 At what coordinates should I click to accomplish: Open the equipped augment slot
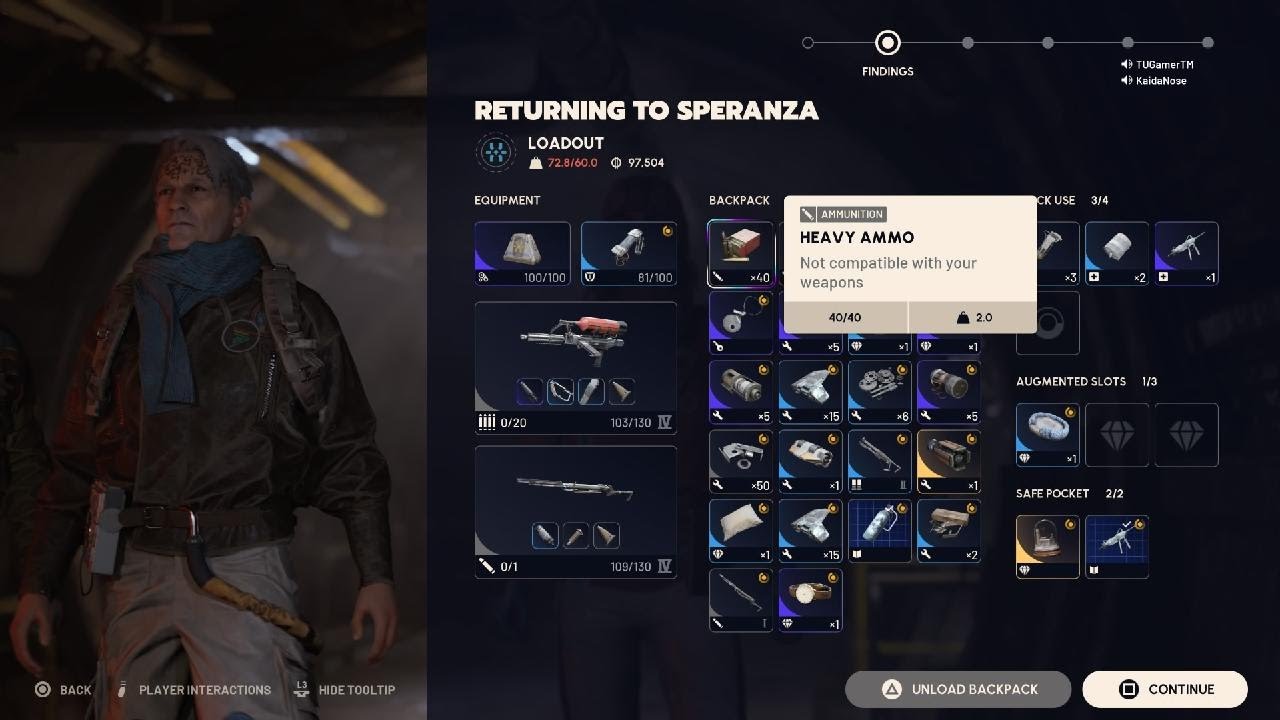pos(522,254)
